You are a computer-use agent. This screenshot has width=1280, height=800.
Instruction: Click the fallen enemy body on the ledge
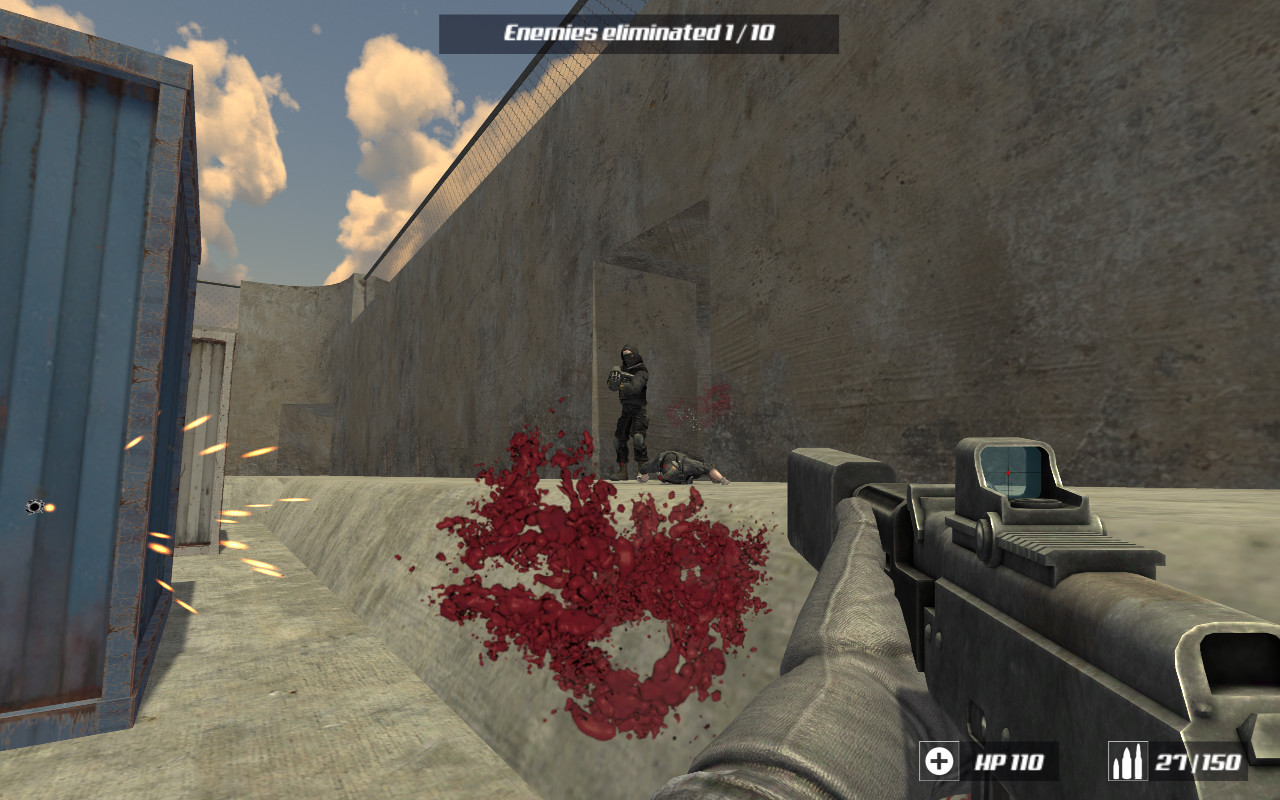coord(685,465)
